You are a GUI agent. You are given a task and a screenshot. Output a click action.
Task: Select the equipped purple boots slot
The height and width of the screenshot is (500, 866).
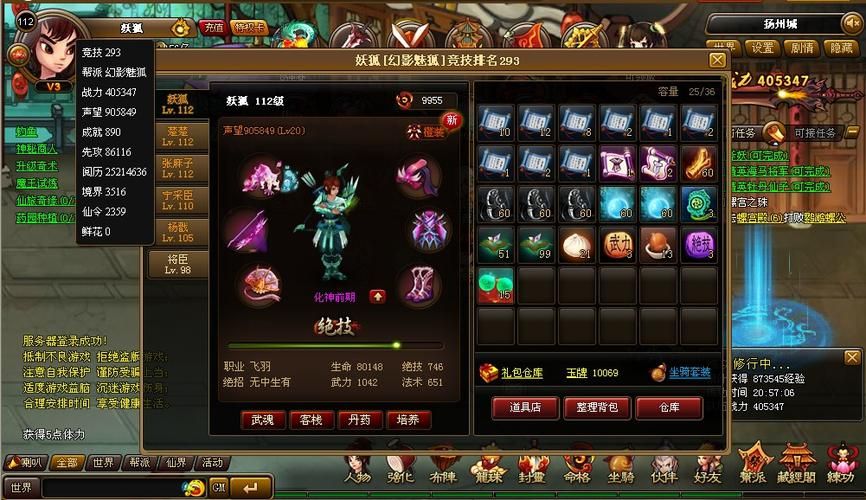click(419, 285)
